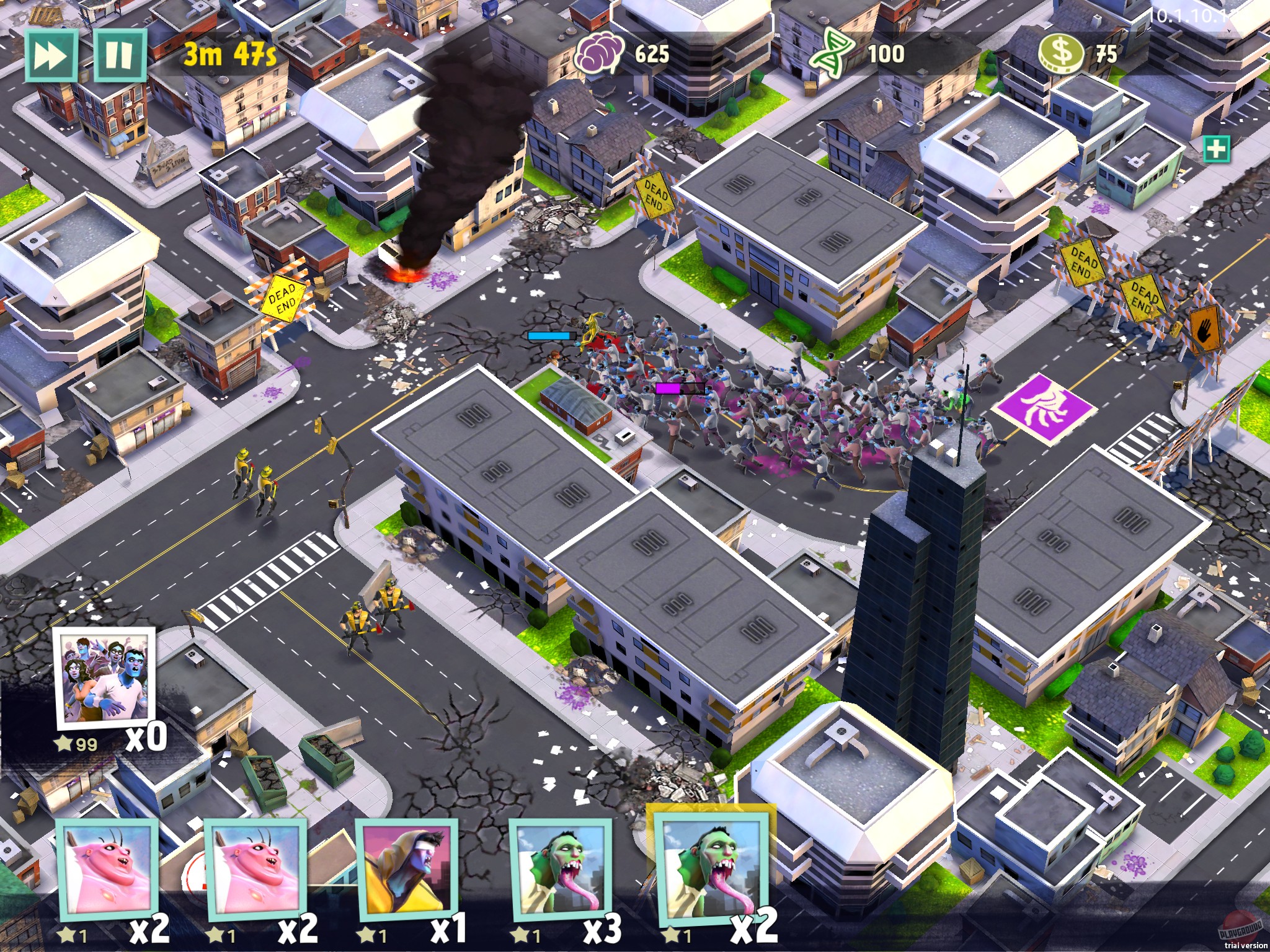Click the brain currency icon showing 625
1270x952 pixels.
point(597,55)
